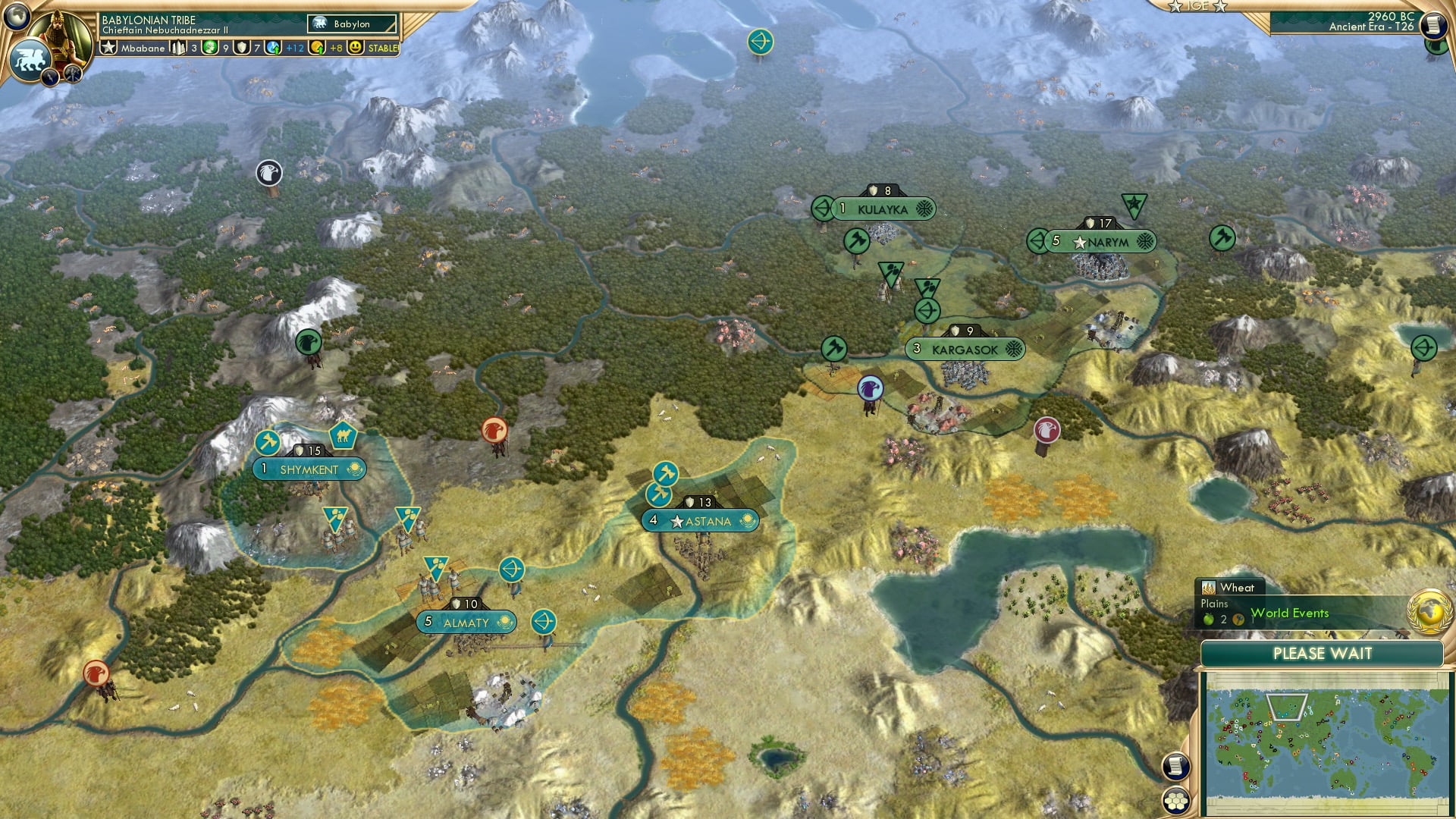Image resolution: width=1456 pixels, height=819 pixels.
Task: Click the green science beaker counter
Action: point(211,47)
